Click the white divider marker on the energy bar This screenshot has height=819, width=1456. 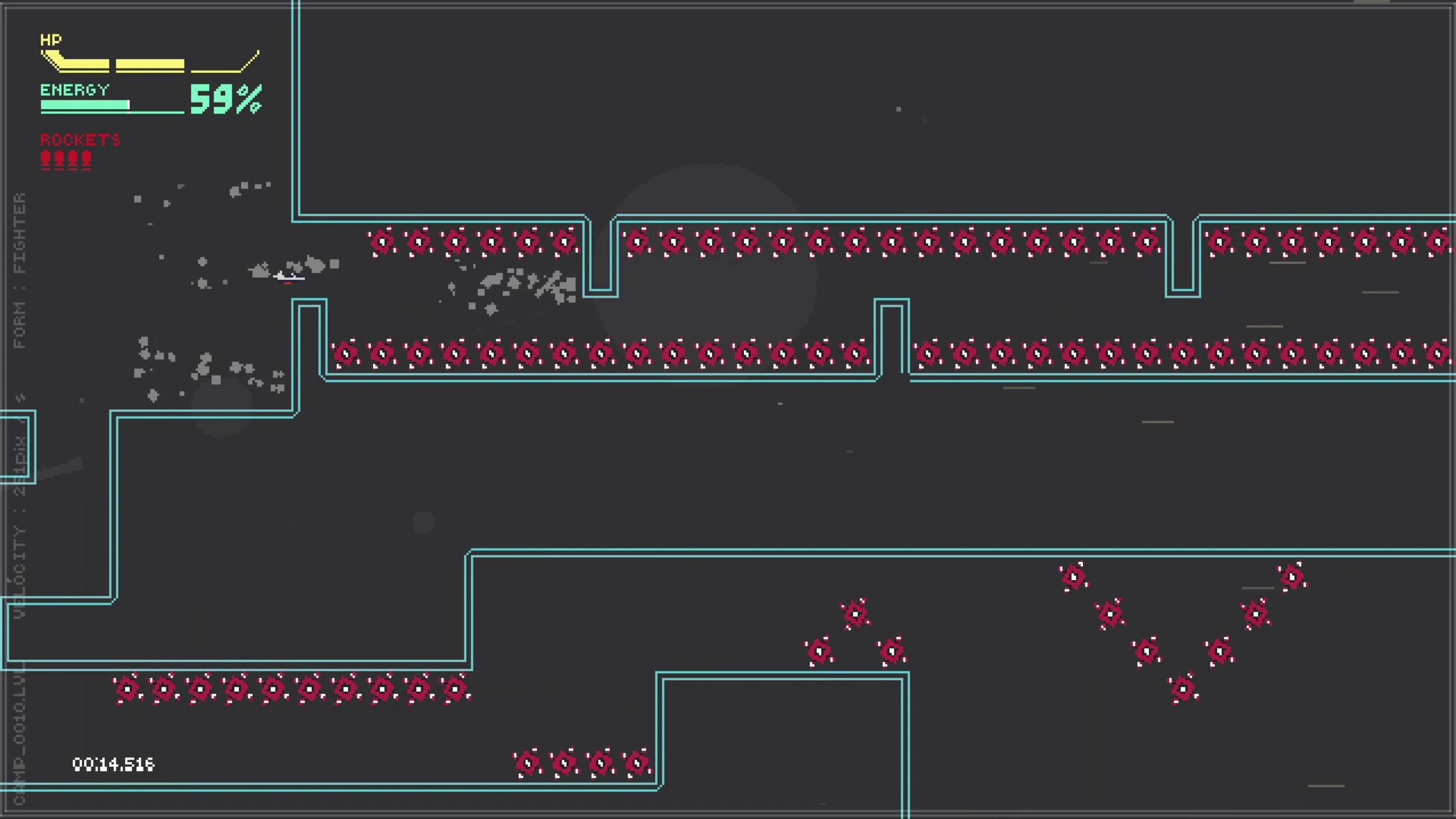(129, 105)
